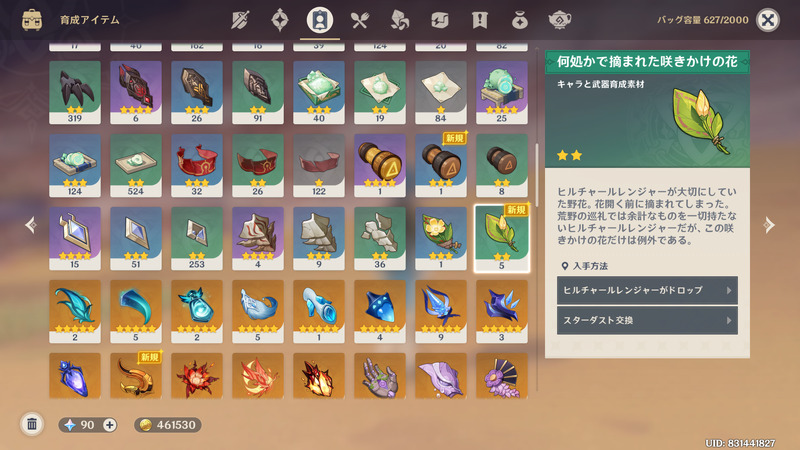Close the inventory with the X button

coord(767,20)
